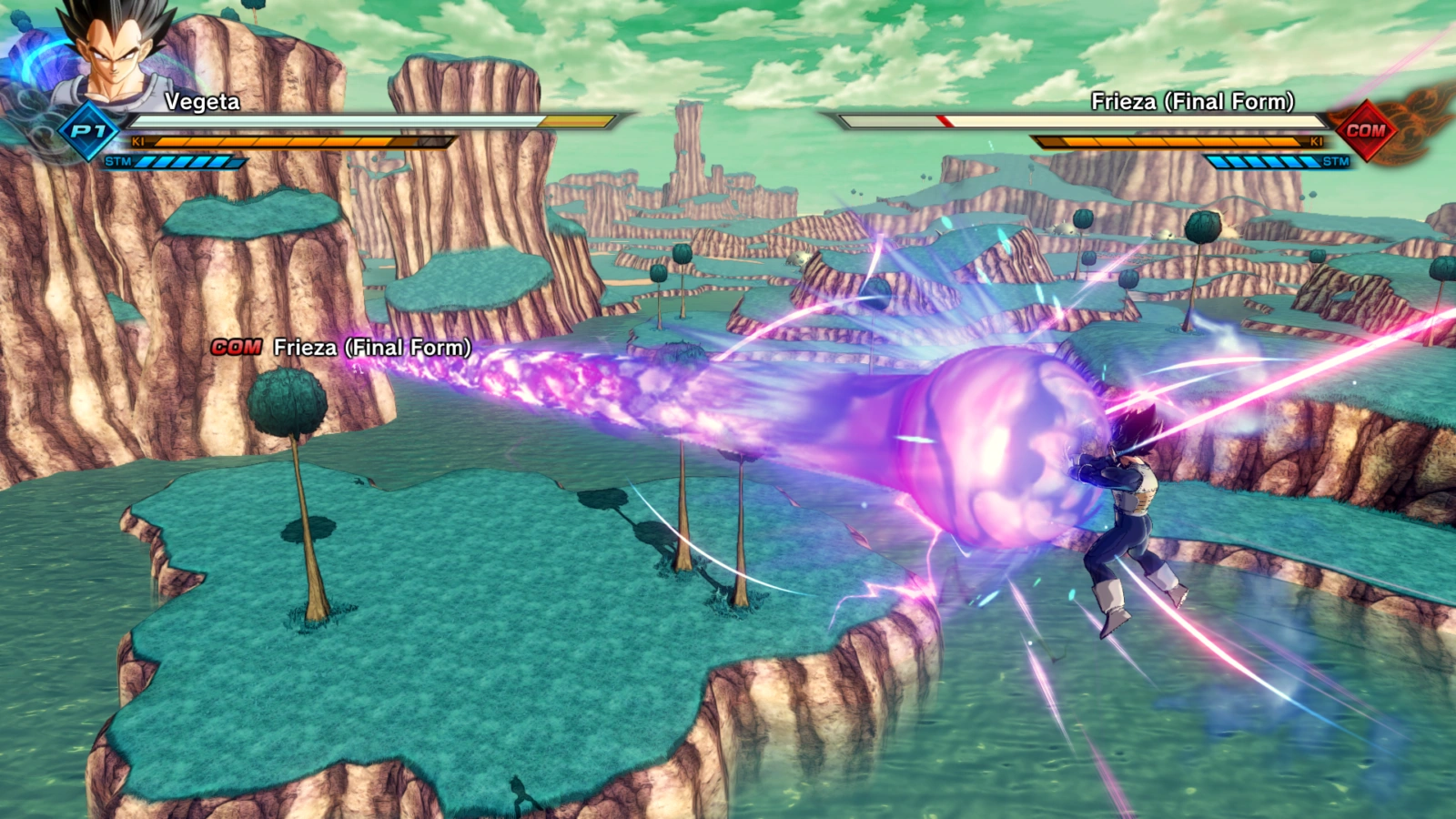Click the KI label on Frieza's energy gauge
1456x819 pixels.
1316,142
